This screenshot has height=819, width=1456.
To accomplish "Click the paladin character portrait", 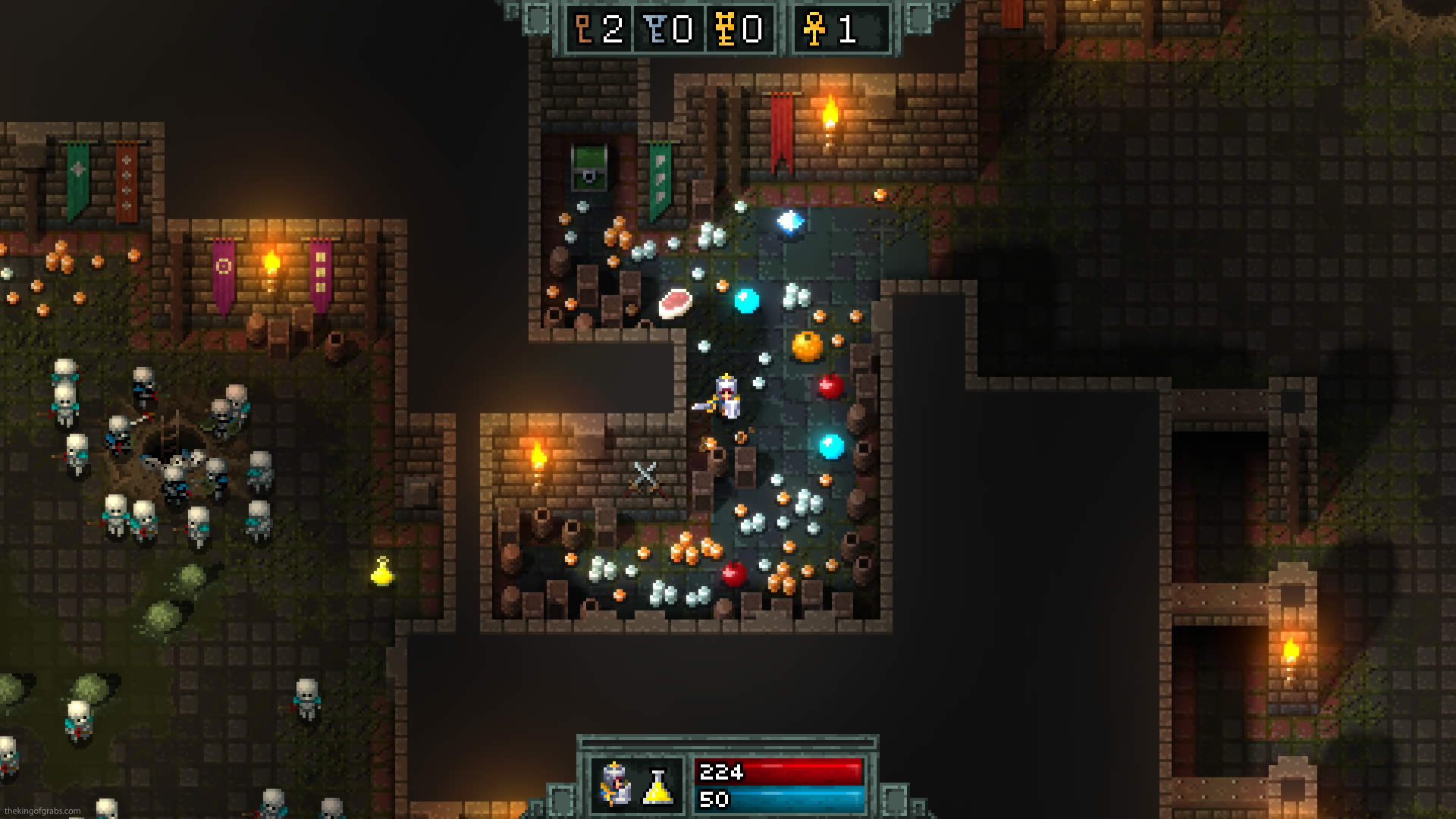I will point(615,785).
